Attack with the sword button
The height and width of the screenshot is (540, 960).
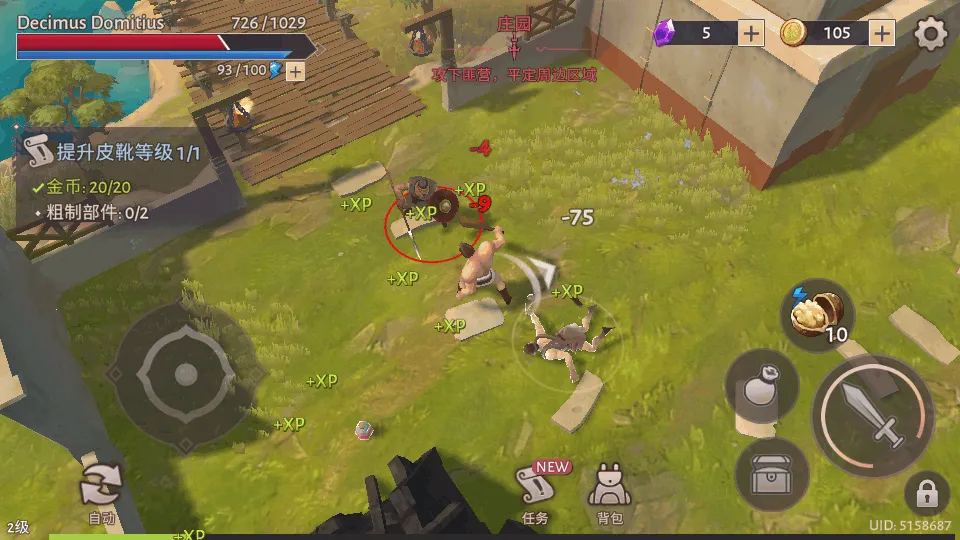(872, 413)
